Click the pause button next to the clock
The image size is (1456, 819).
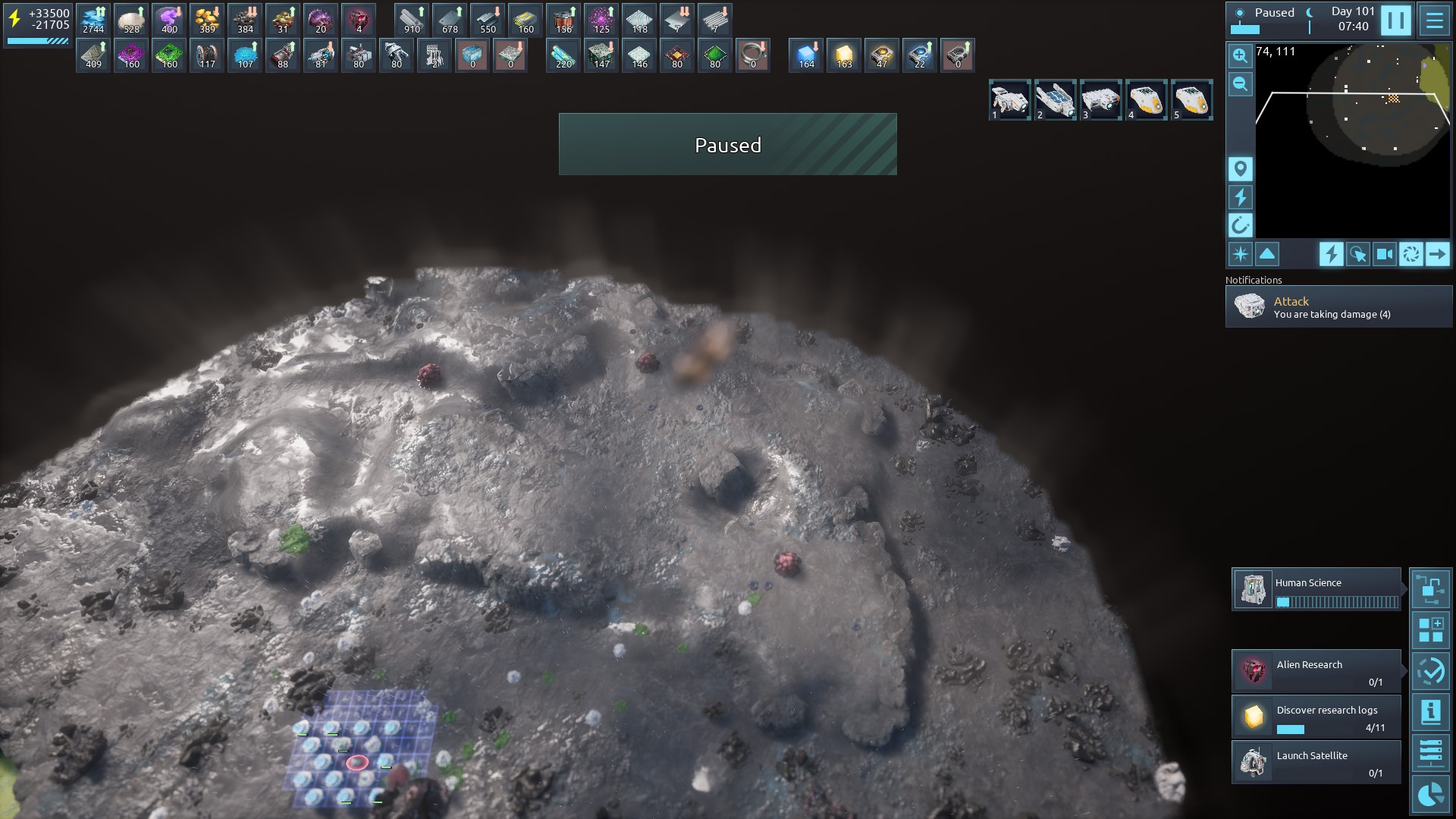[1395, 20]
